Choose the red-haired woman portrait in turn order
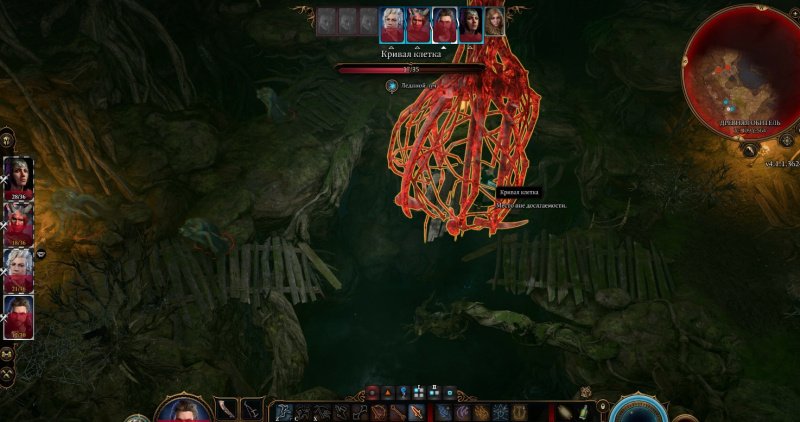This screenshot has height=422, width=800. (494, 21)
